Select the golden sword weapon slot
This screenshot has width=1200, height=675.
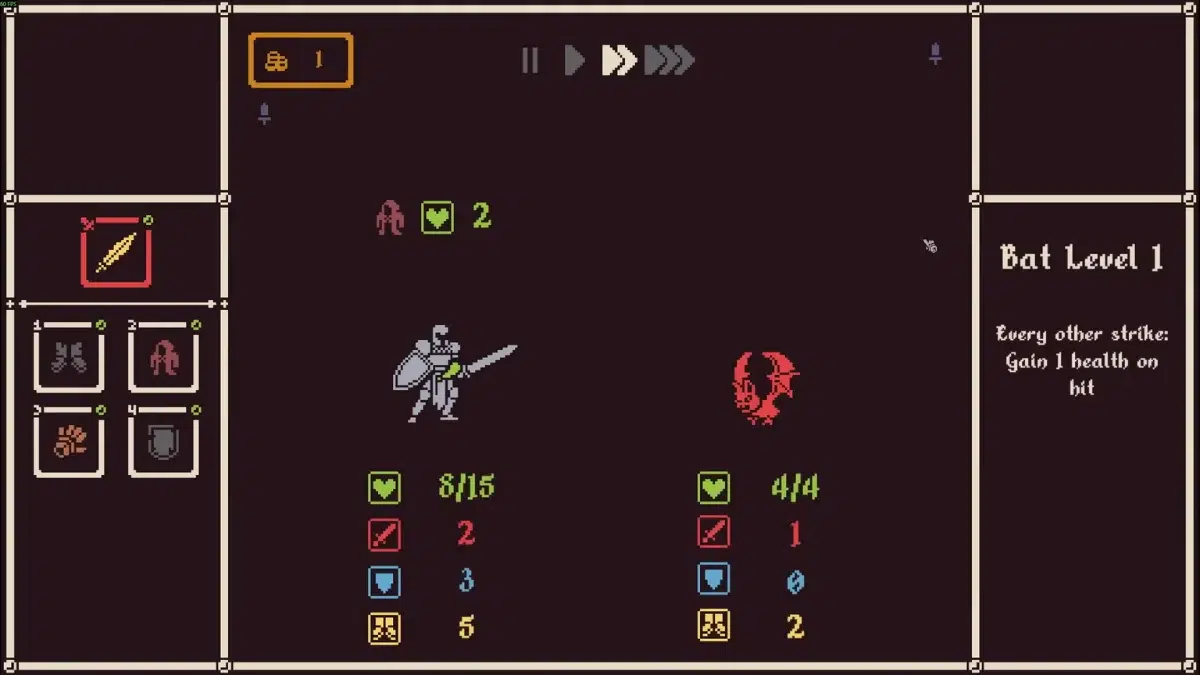pos(116,252)
